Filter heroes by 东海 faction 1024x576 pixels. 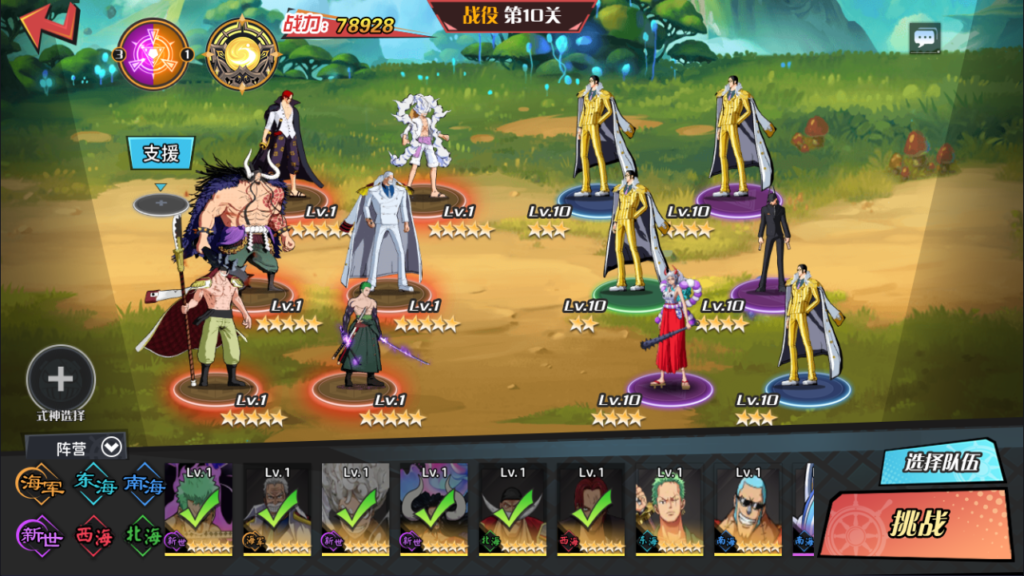click(x=94, y=484)
